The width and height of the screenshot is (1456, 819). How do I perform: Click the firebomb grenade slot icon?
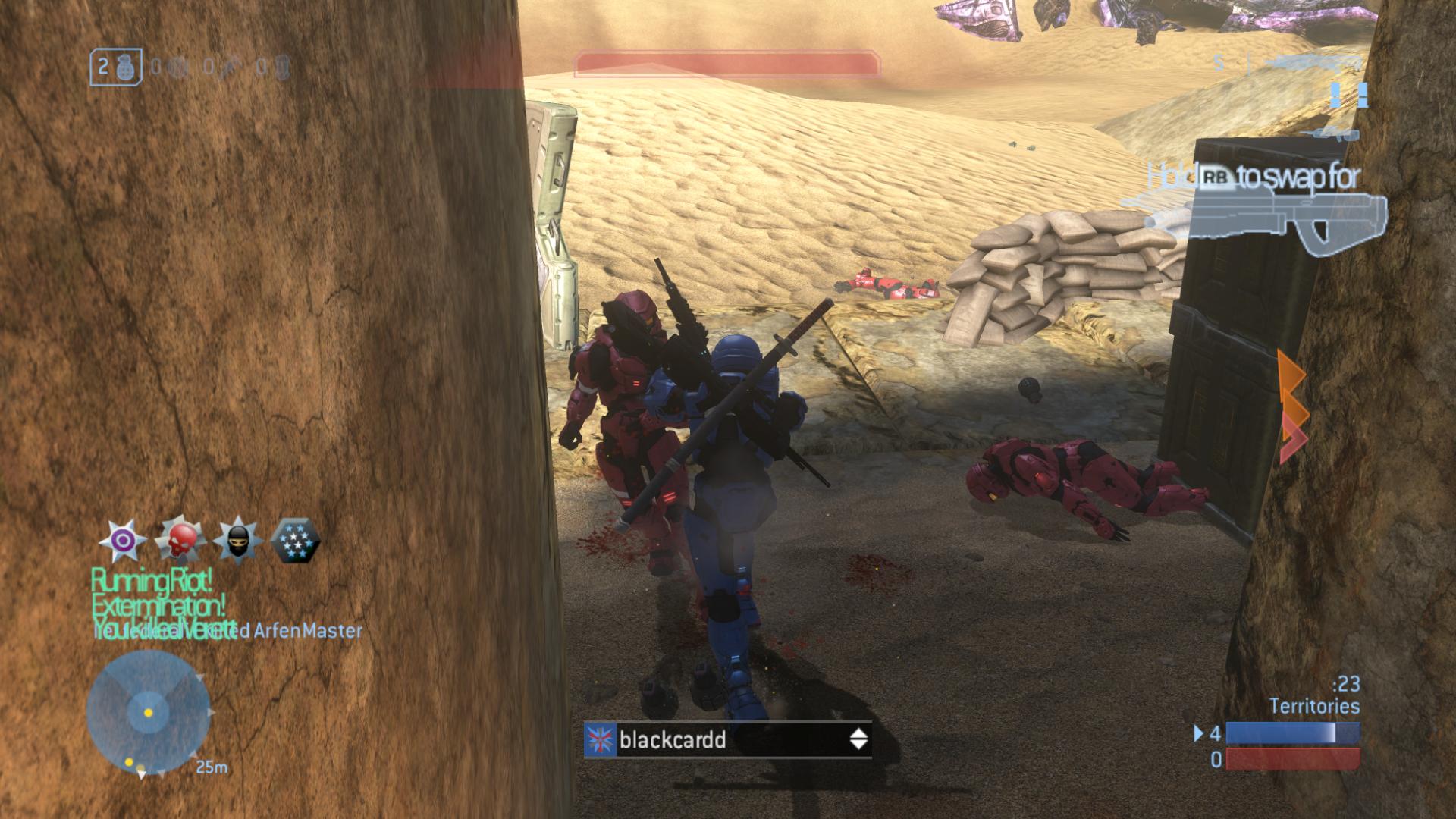click(x=283, y=68)
